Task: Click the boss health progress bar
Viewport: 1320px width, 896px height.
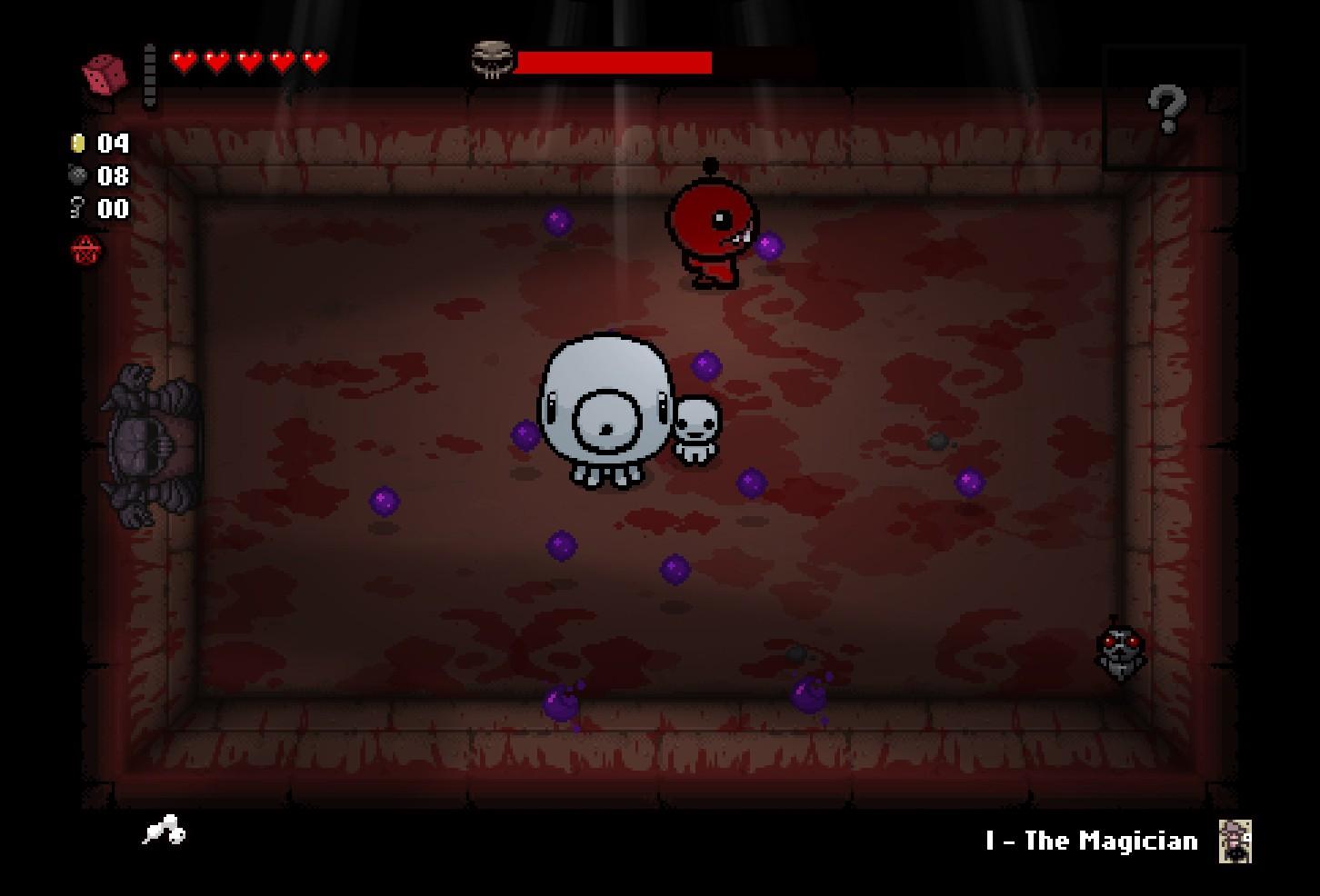Action: click(614, 62)
